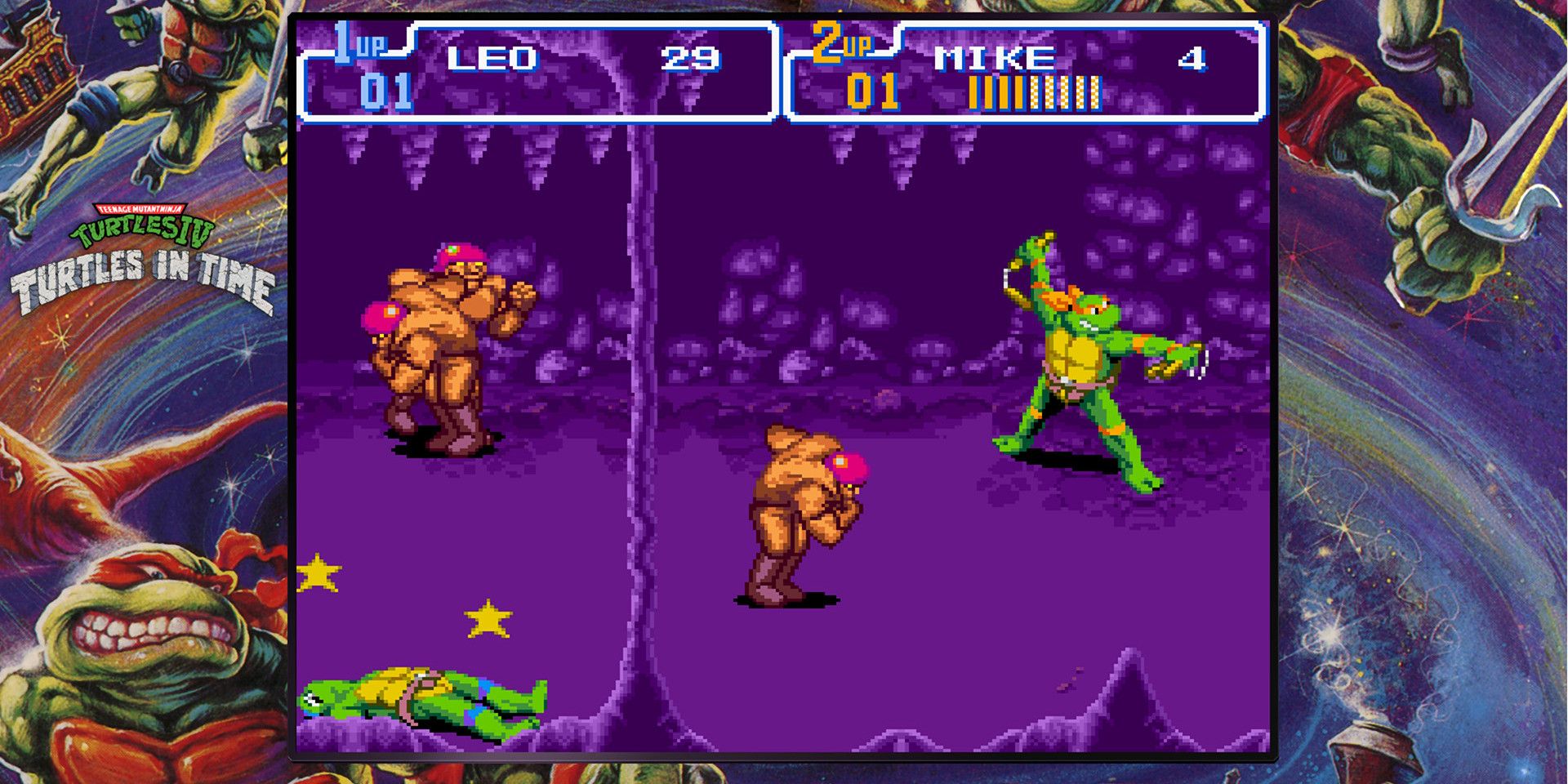Expand player one's HUD panel

tap(539, 69)
